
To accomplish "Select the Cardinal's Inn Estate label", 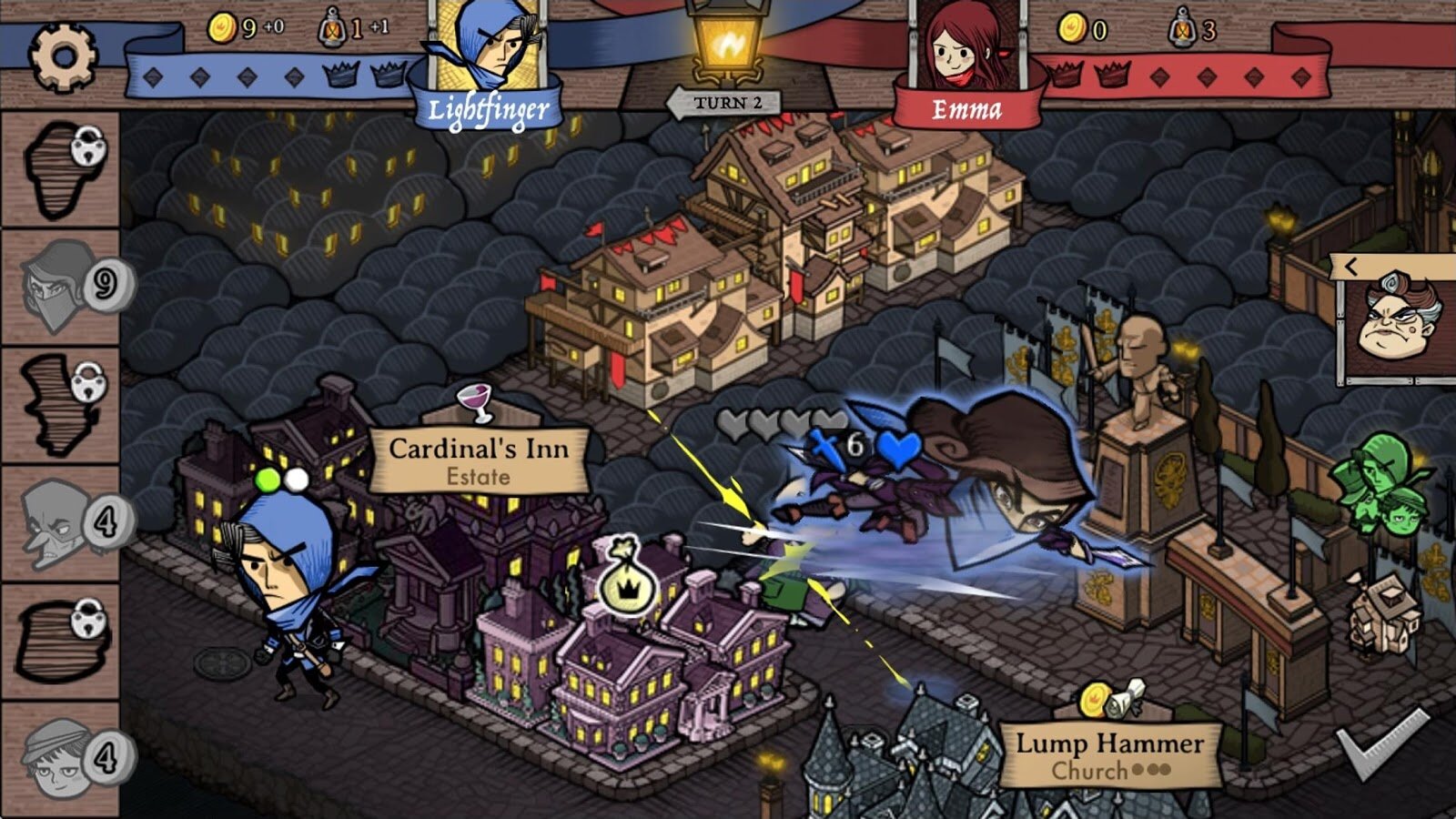I will pos(479,460).
